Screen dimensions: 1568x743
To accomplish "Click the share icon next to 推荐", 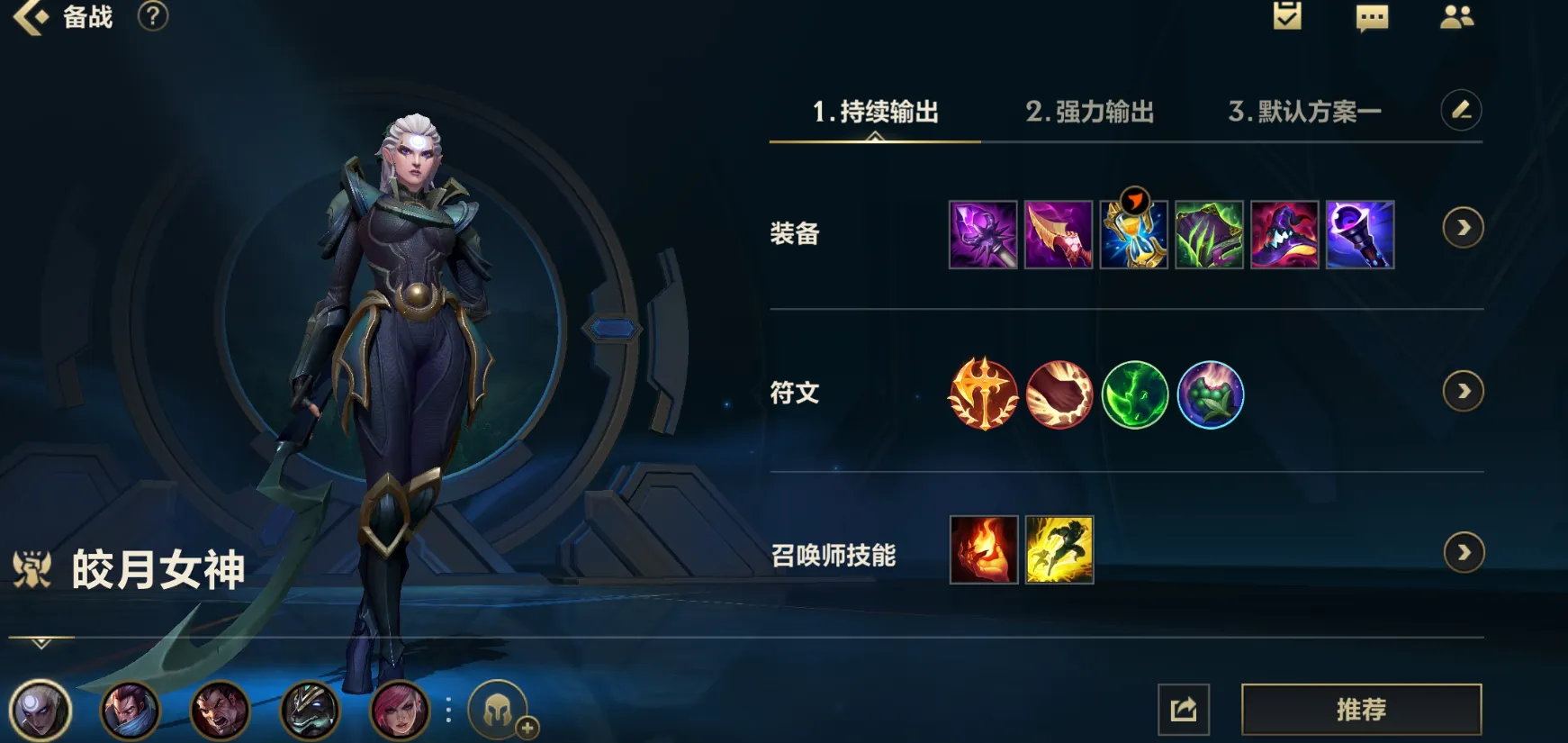I will (x=1185, y=709).
